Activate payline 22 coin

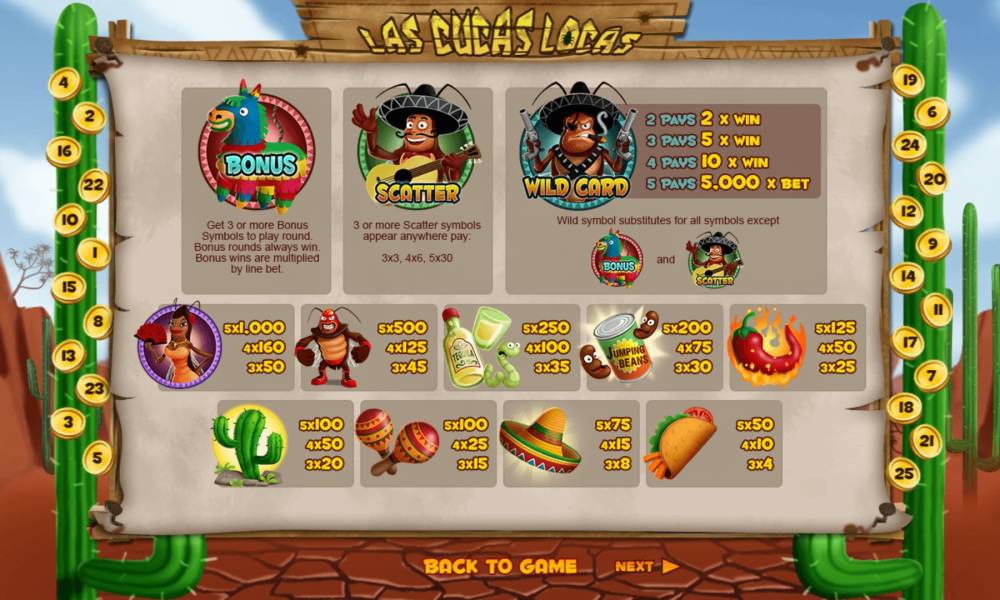pyautogui.click(x=93, y=185)
